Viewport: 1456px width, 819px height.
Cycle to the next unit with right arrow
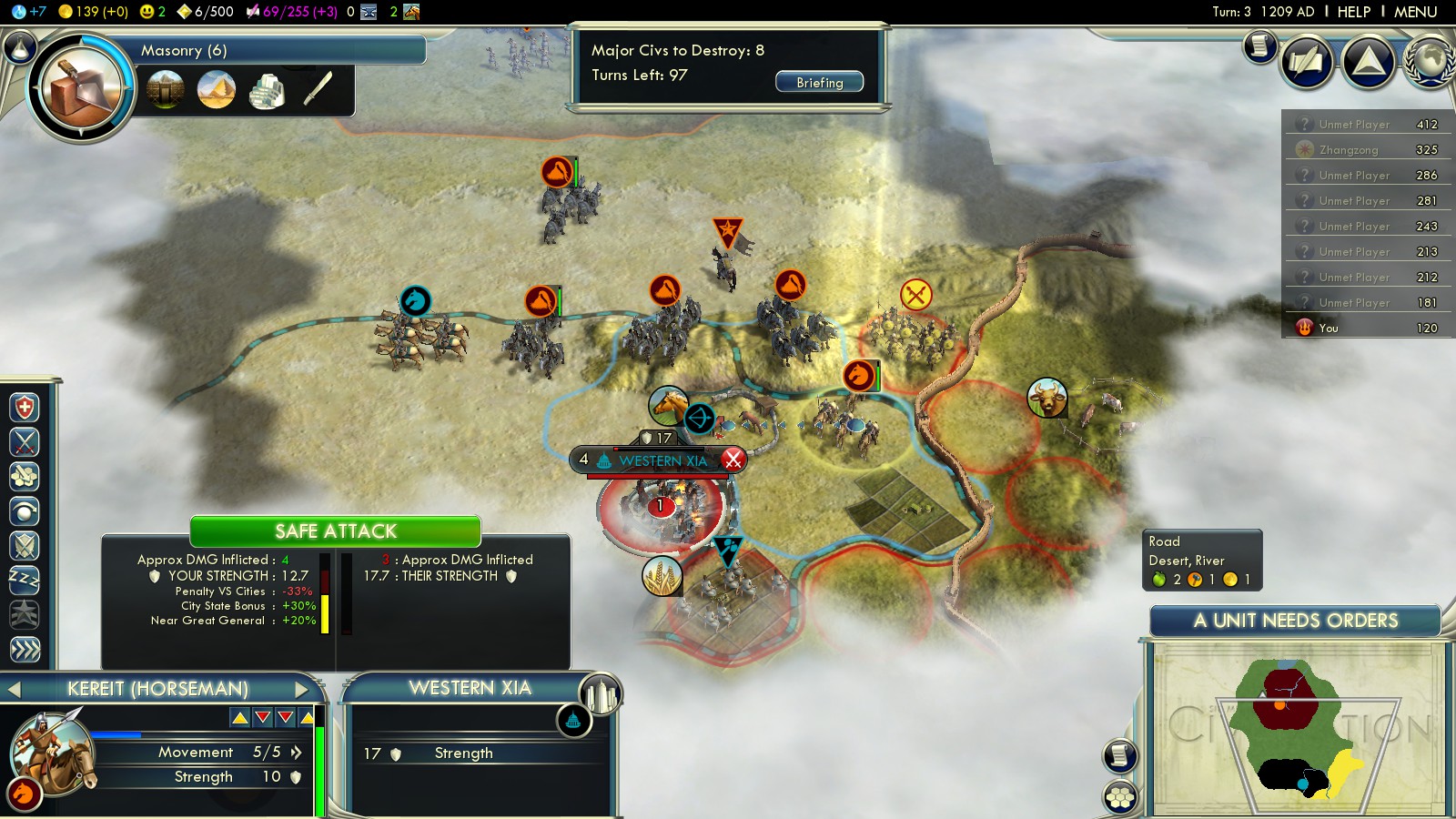click(302, 689)
